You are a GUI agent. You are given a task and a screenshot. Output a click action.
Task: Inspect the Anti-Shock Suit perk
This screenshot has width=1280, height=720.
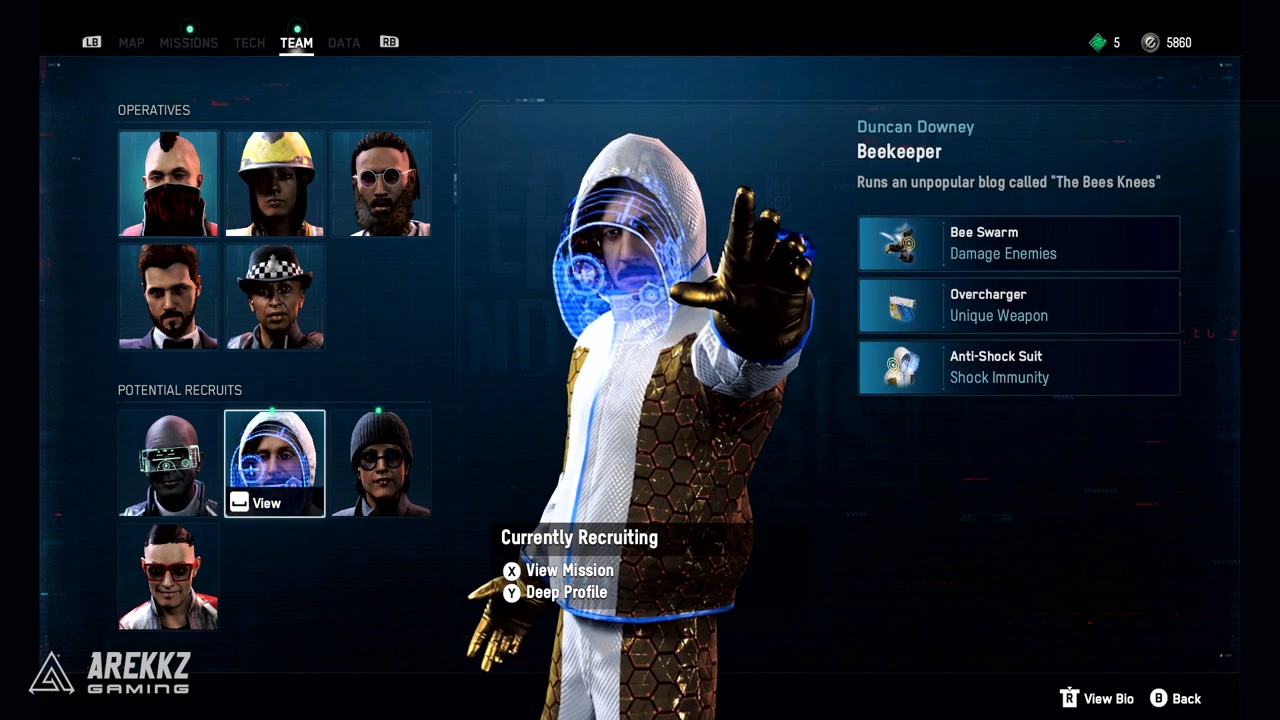coord(1019,367)
